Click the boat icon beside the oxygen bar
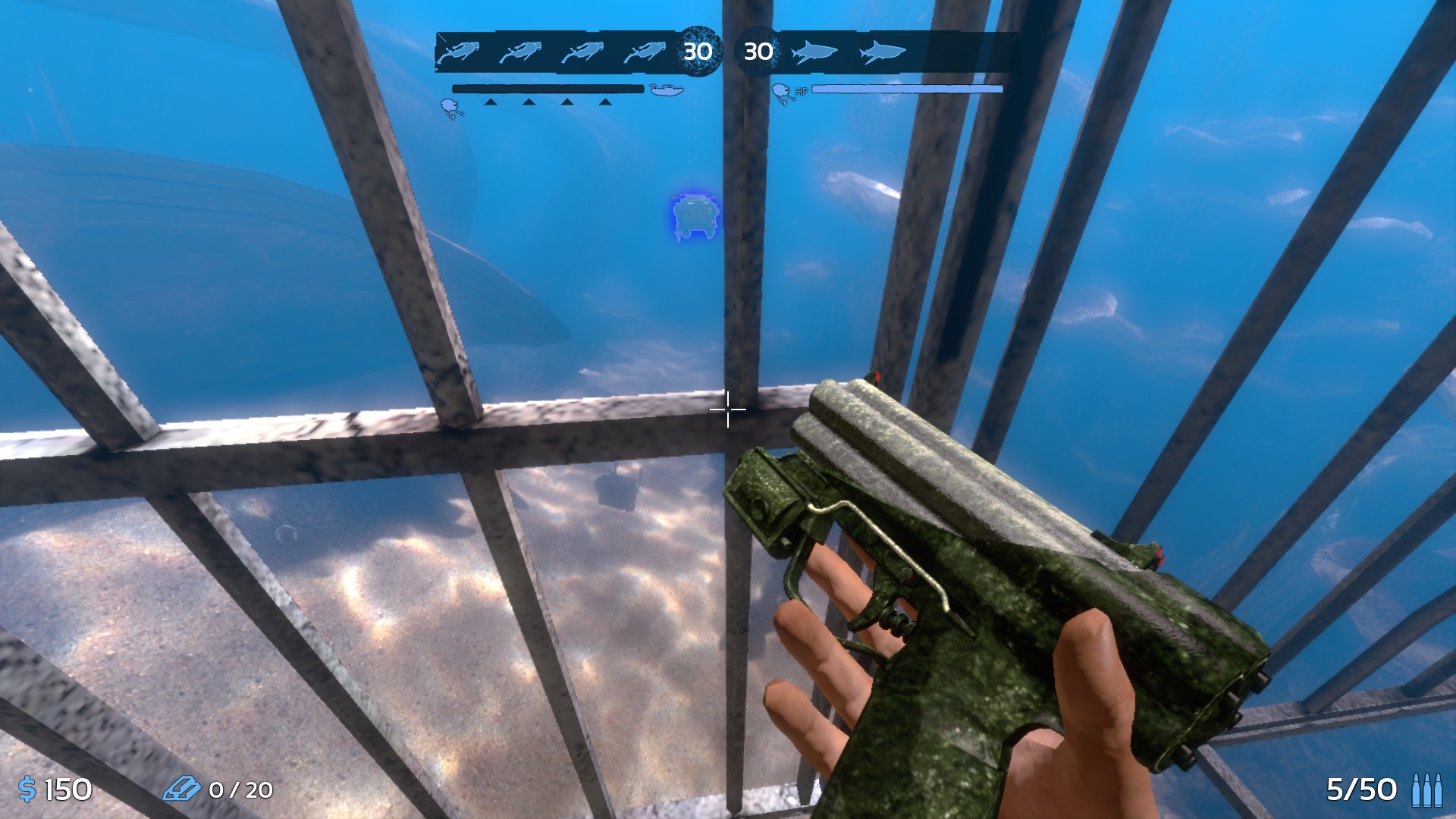 point(667,89)
